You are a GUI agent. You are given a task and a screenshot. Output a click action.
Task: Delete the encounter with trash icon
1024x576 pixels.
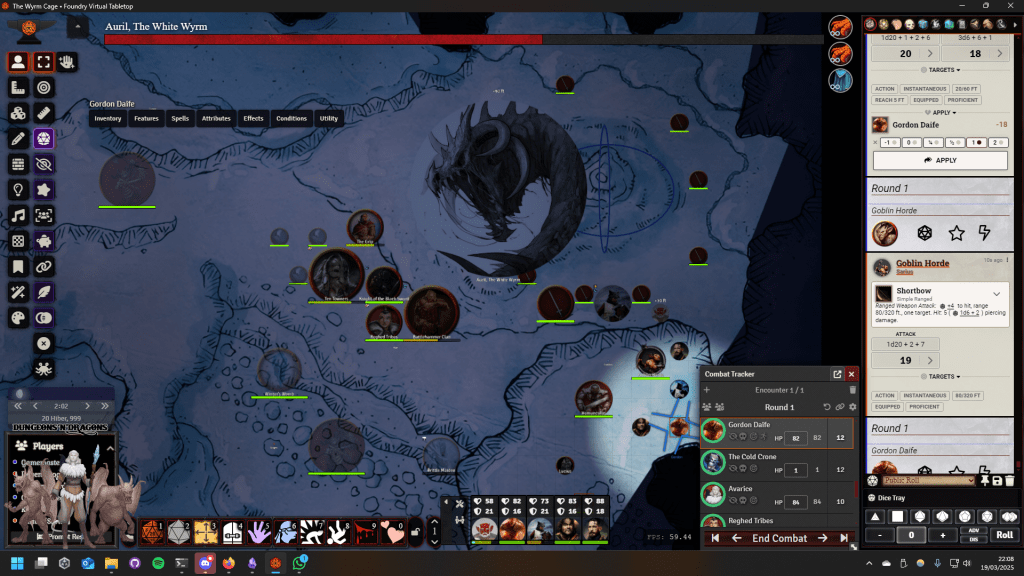(x=853, y=390)
